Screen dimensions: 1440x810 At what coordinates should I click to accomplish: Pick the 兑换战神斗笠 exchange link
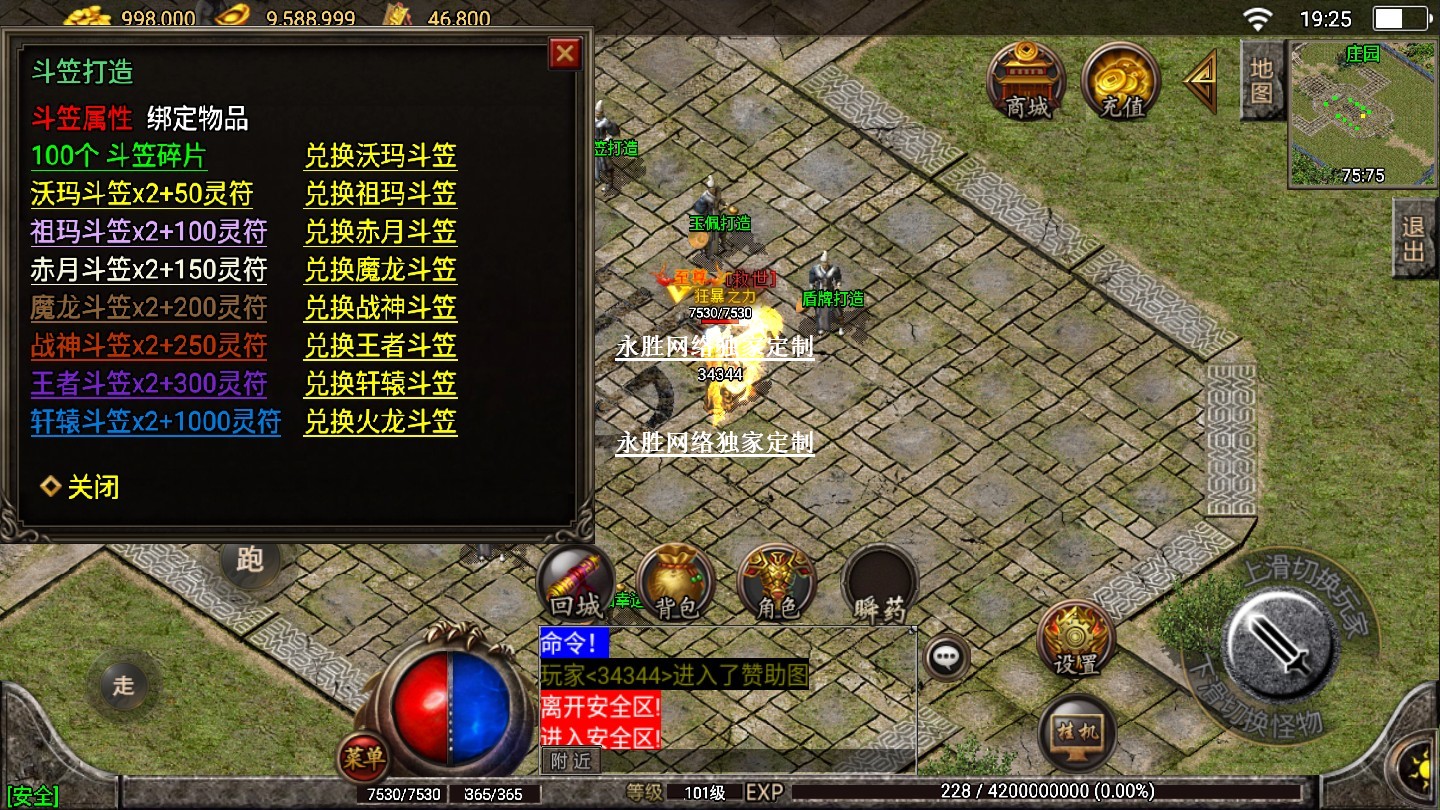(x=380, y=308)
